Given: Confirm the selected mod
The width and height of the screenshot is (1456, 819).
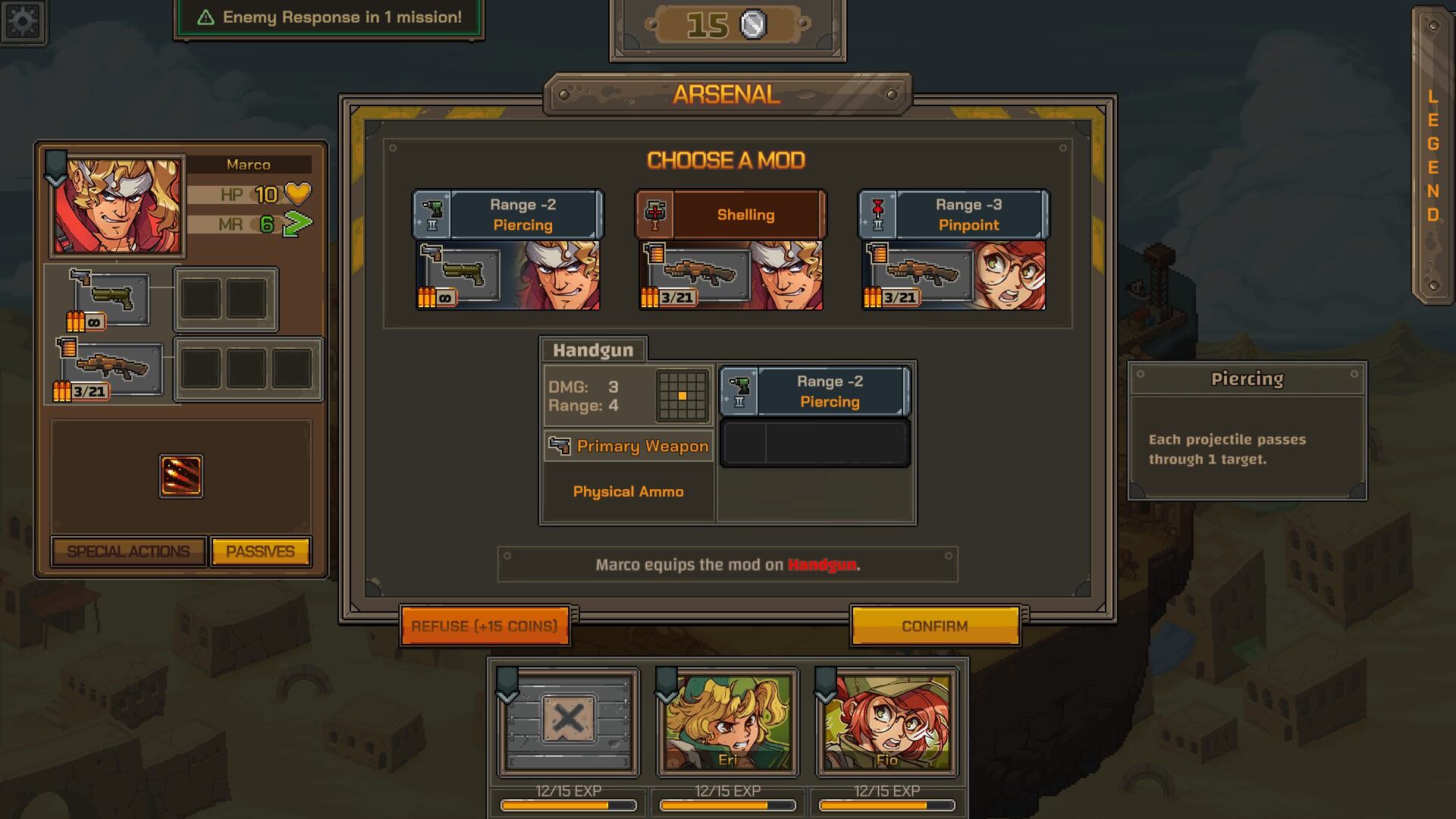Looking at the screenshot, I should tap(934, 626).
